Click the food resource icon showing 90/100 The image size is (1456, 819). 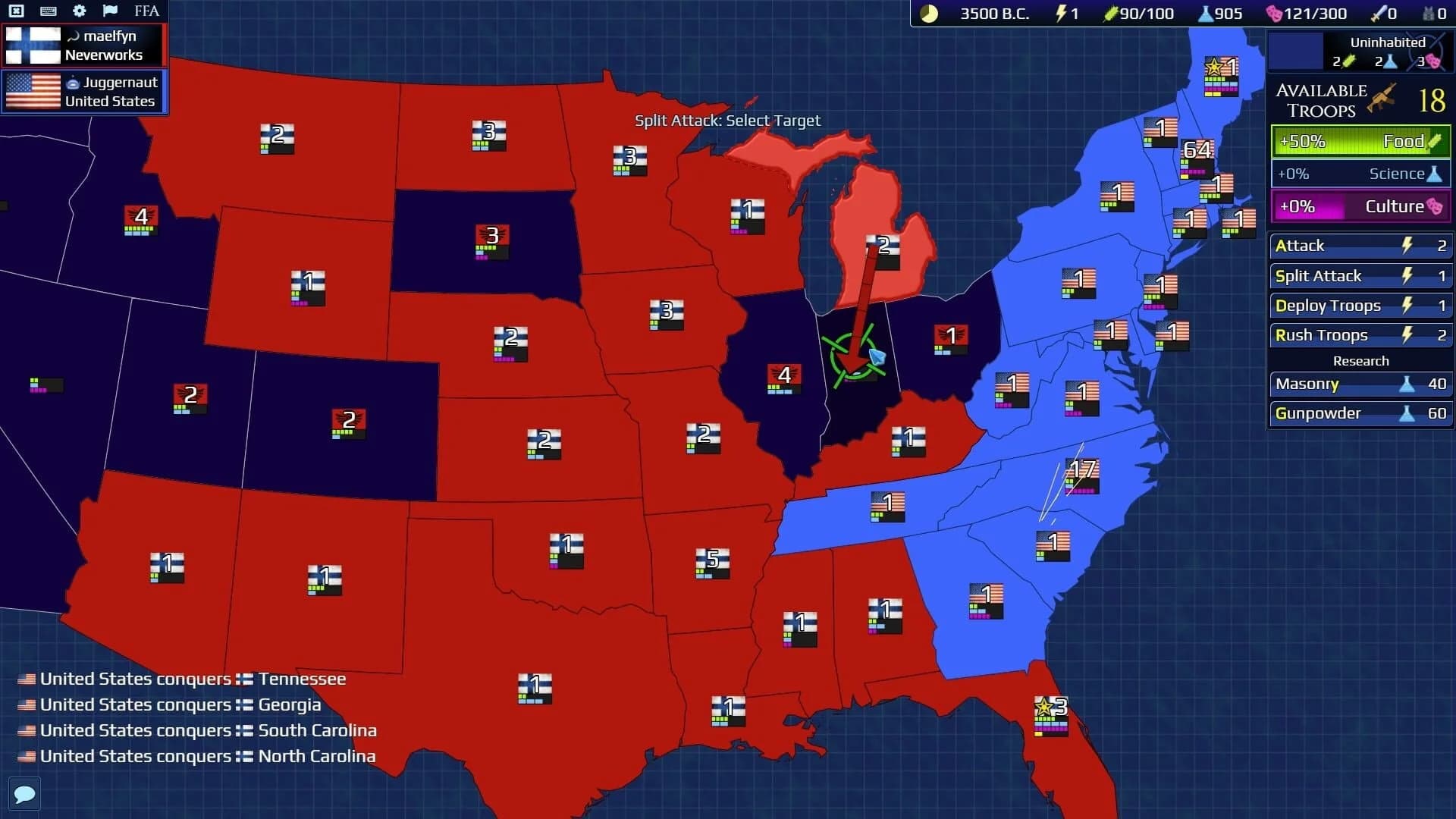point(1109,13)
